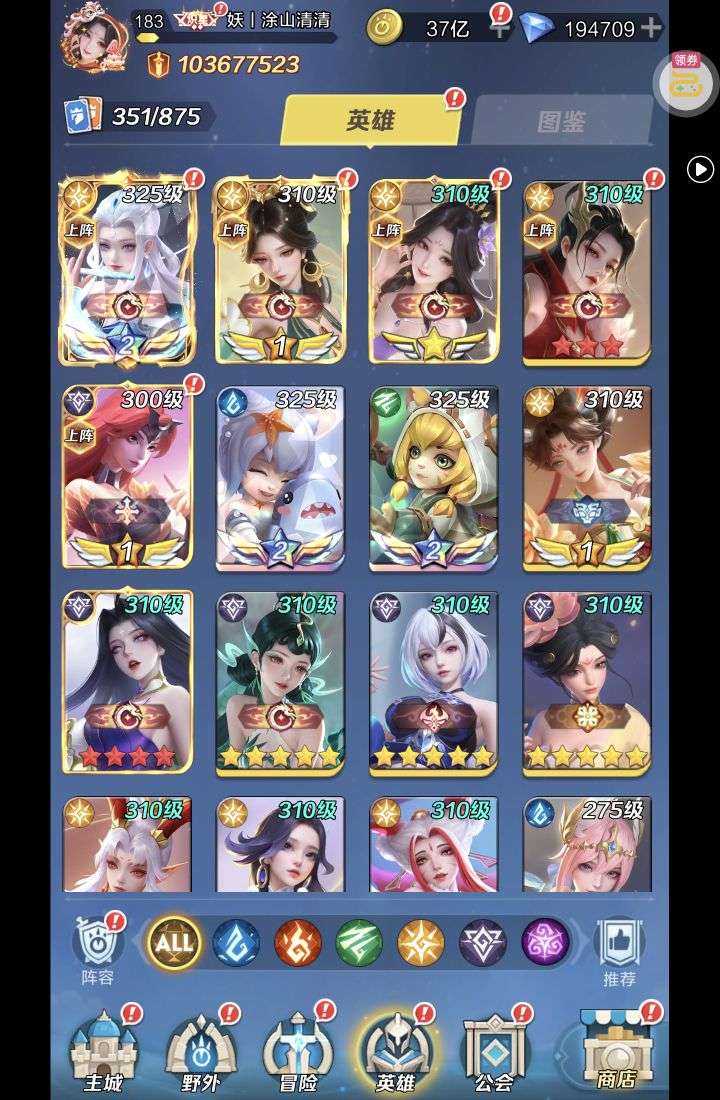Viewport: 720px width, 1100px height.
Task: Open the 阵容 lineup button
Action: 98,948
